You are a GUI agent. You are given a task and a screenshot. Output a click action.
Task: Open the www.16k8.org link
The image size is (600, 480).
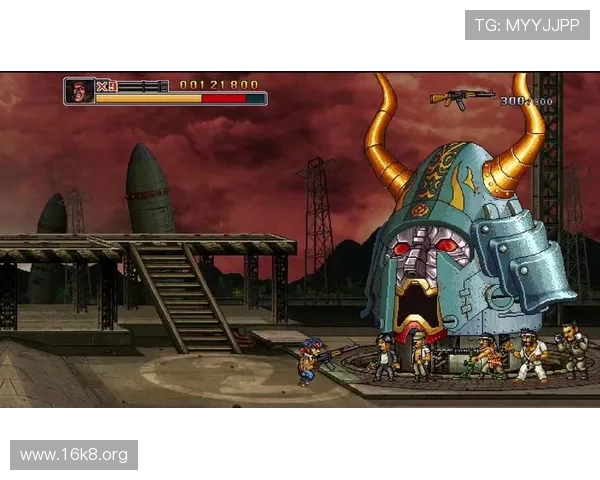[x=75, y=455]
